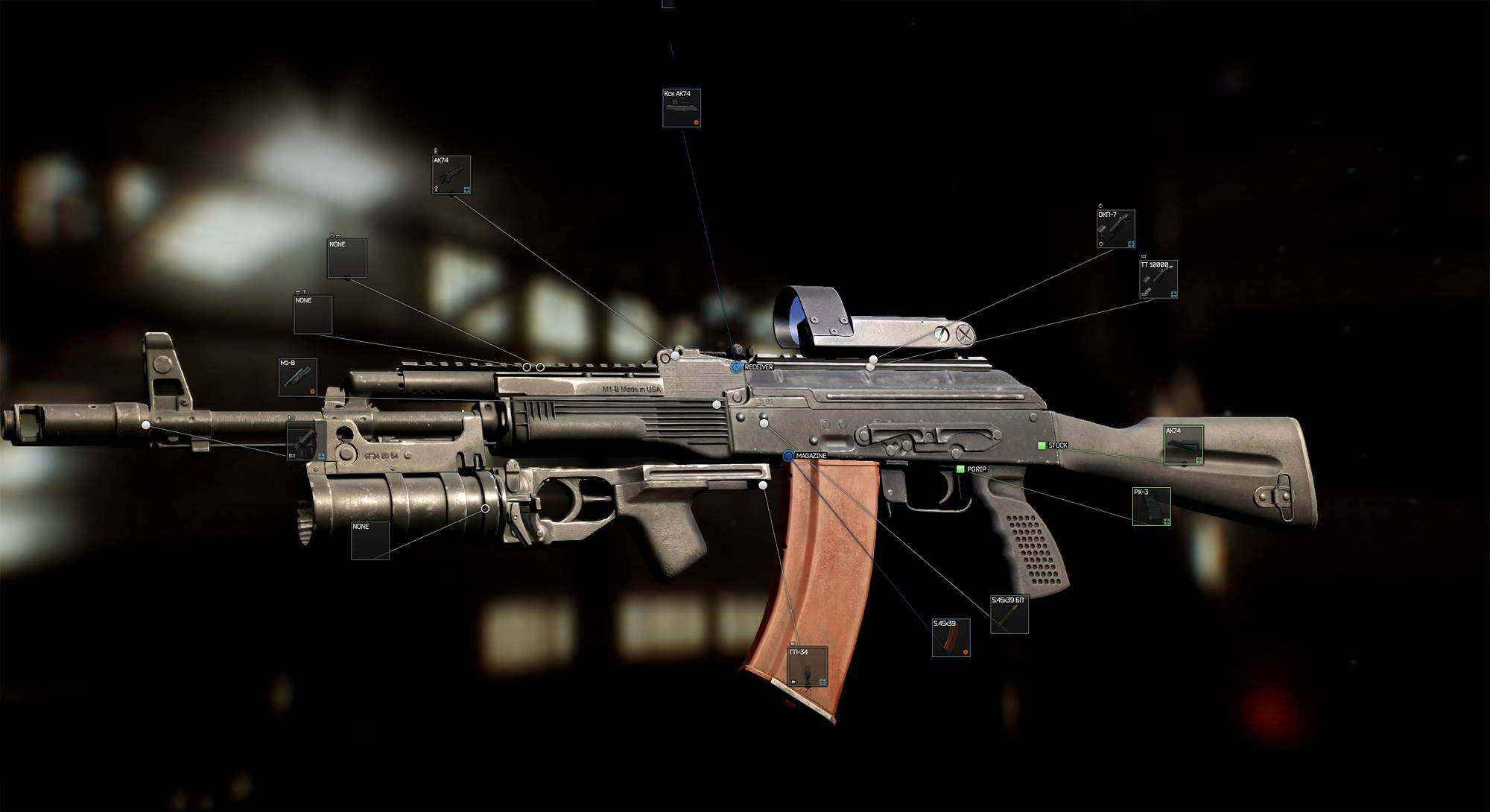The image size is (1490, 812).
Task: Click the RECEIVER attachment marker
Action: [736, 367]
